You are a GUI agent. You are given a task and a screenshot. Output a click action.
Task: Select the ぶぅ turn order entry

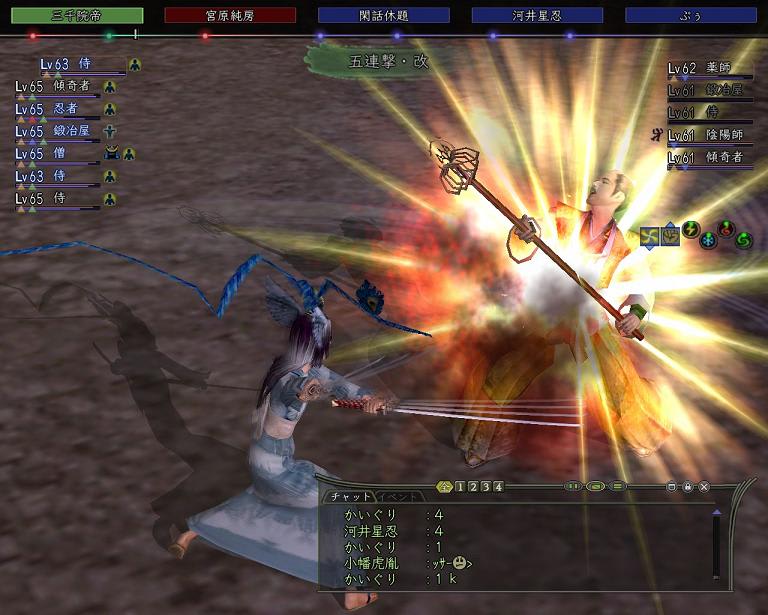coord(691,15)
